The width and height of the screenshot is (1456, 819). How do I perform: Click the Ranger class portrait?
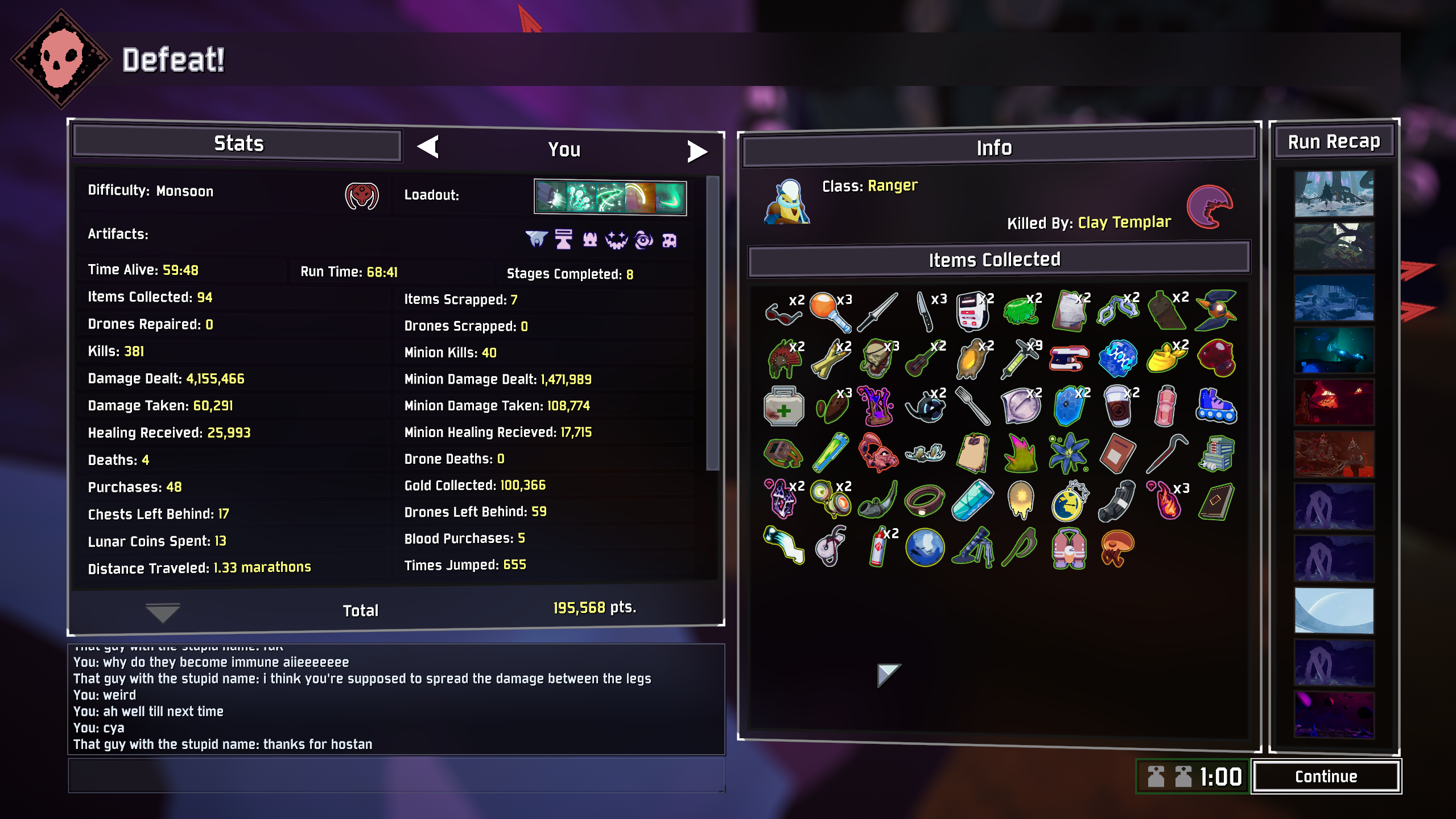click(x=787, y=202)
